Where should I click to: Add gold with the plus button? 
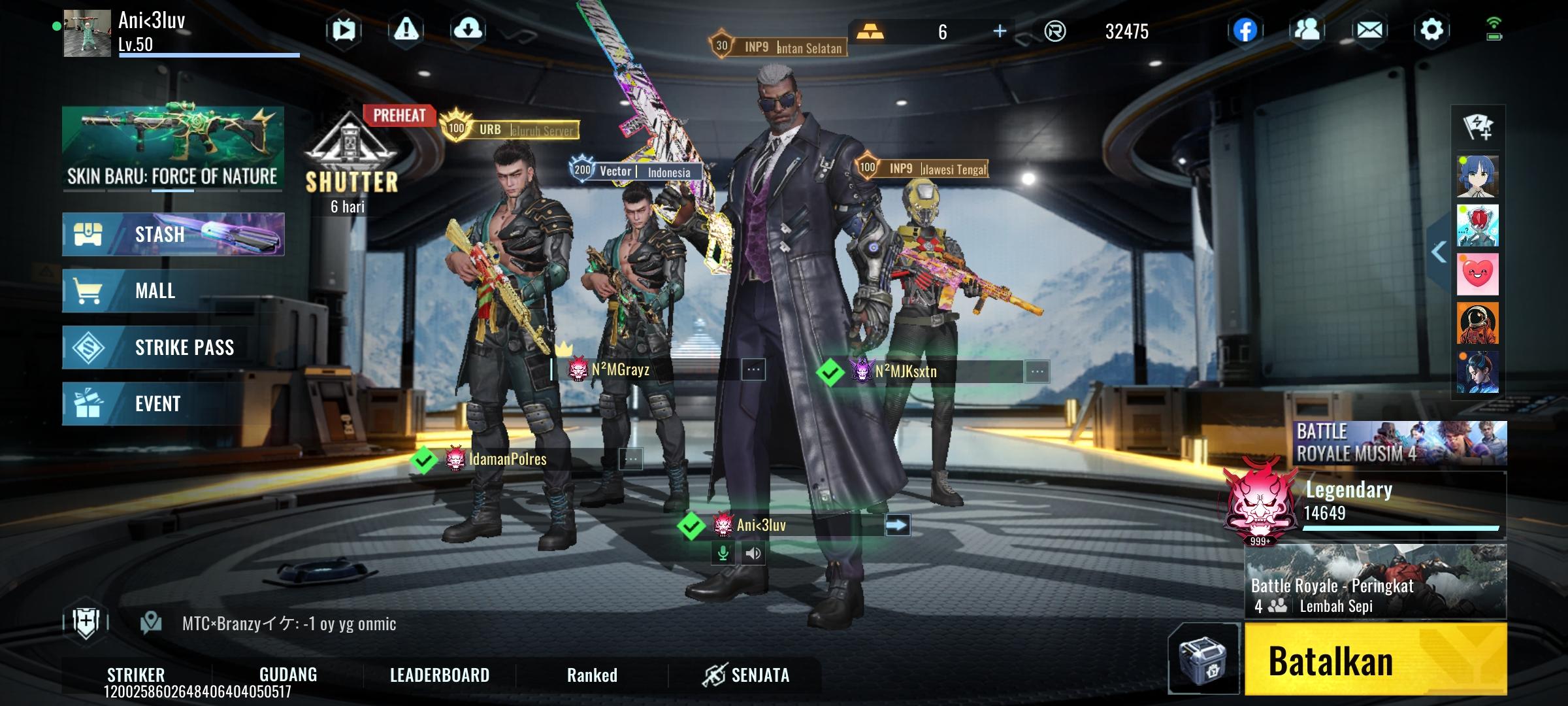[1000, 31]
